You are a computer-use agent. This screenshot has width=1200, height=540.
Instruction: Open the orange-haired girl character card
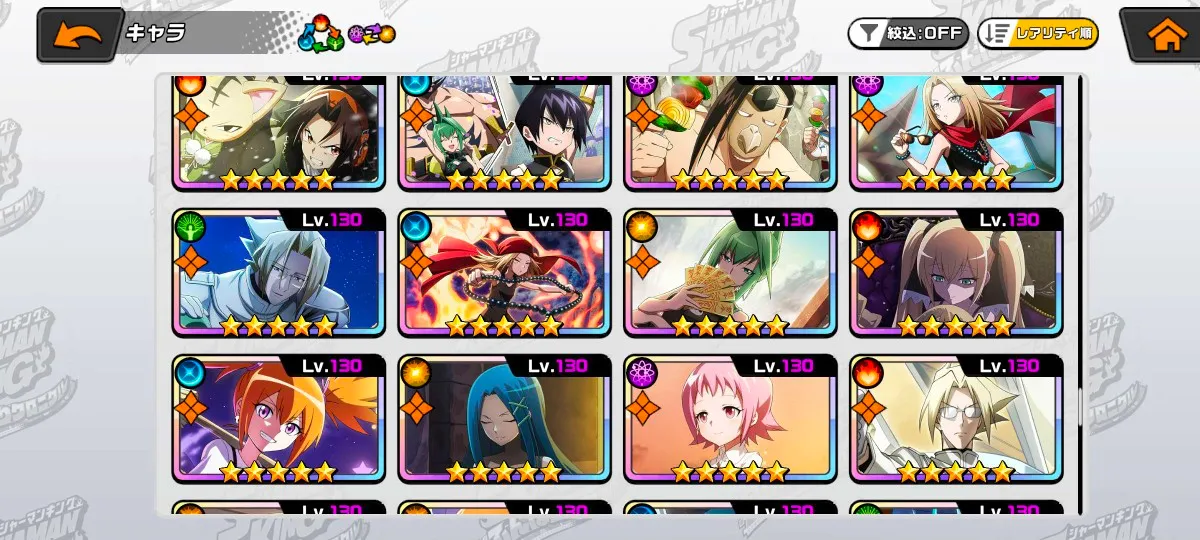click(x=278, y=418)
